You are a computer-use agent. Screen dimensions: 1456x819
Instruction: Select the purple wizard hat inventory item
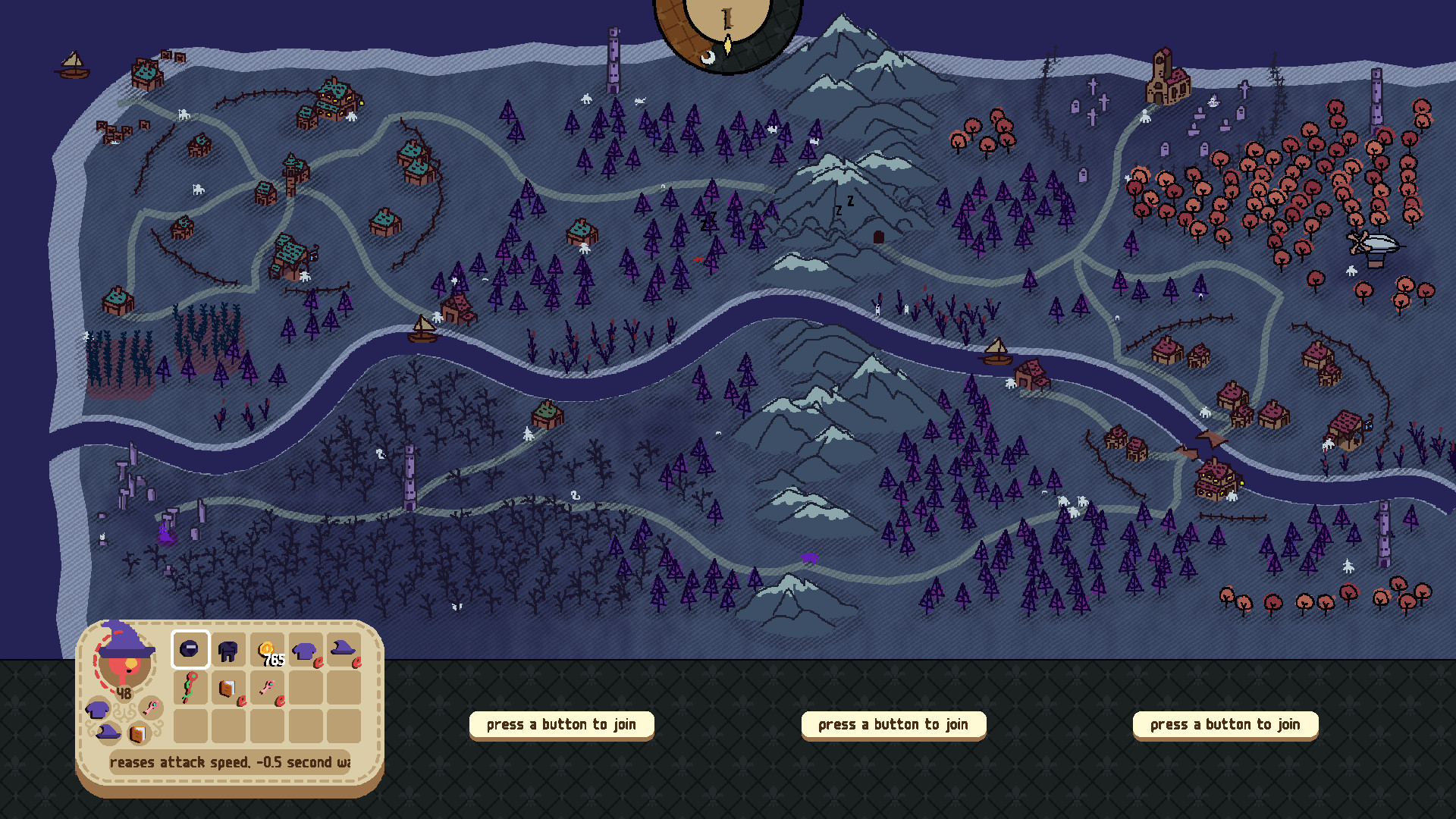pos(342,650)
